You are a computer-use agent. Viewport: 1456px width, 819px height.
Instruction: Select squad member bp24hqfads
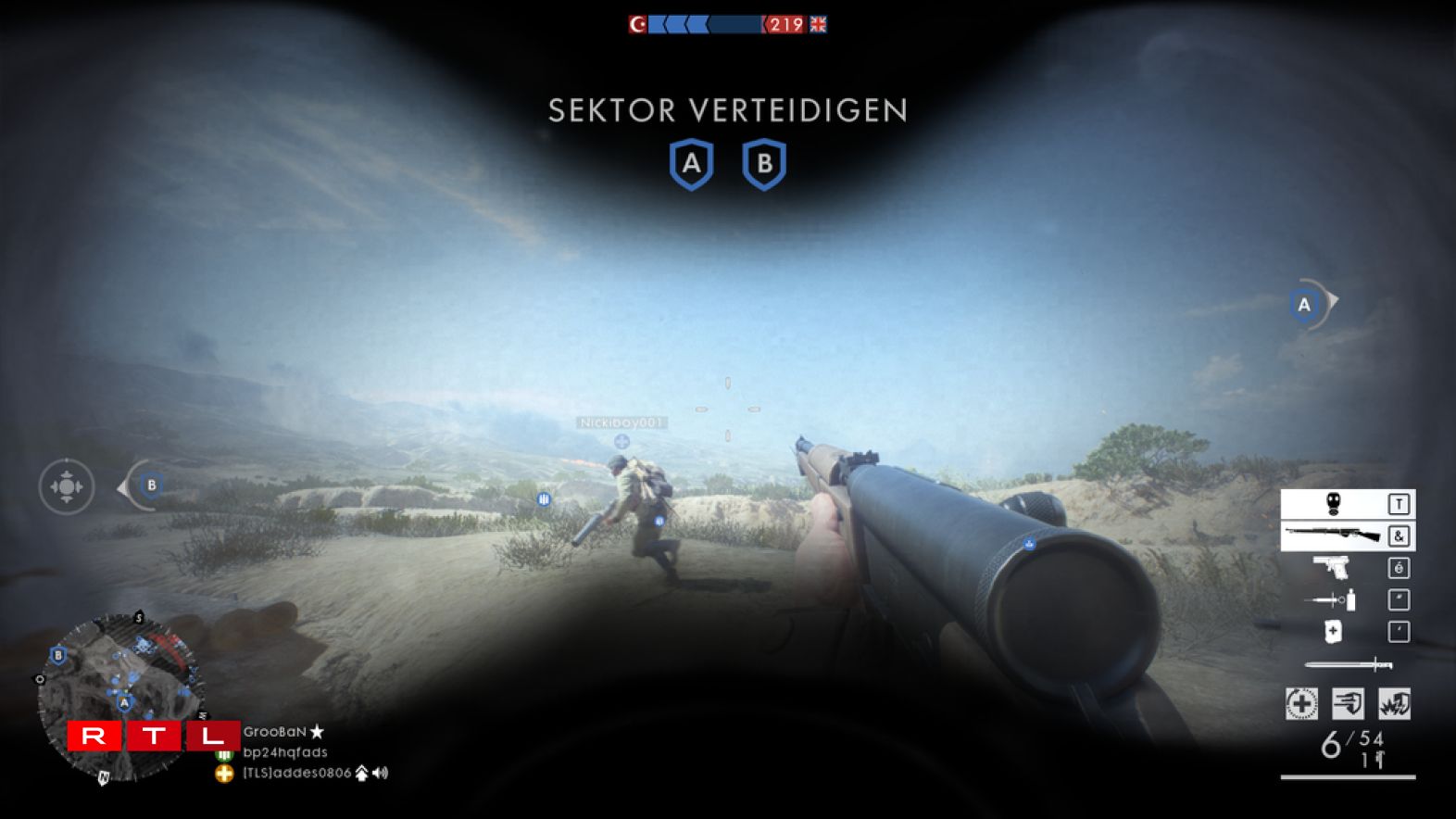(285, 752)
